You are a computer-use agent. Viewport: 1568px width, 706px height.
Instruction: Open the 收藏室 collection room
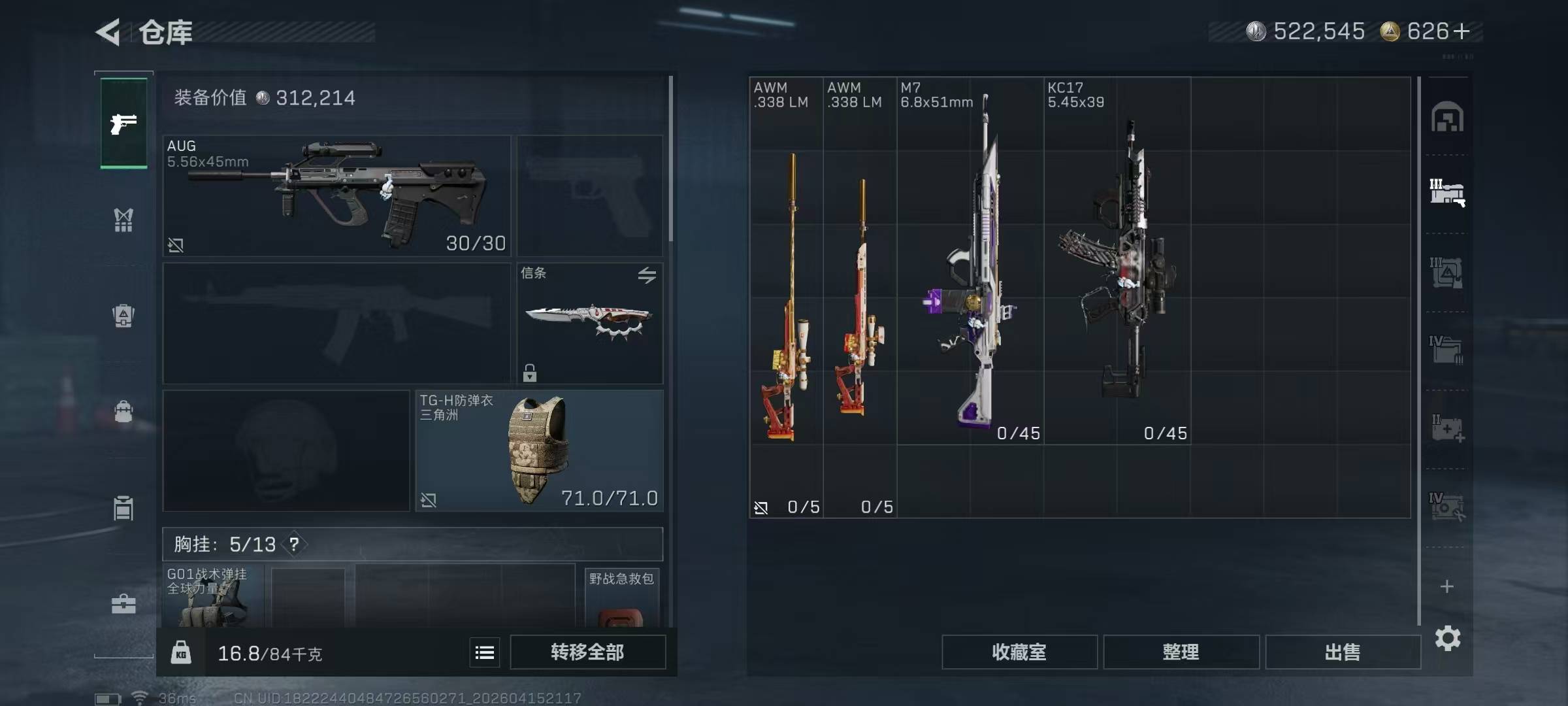1019,652
